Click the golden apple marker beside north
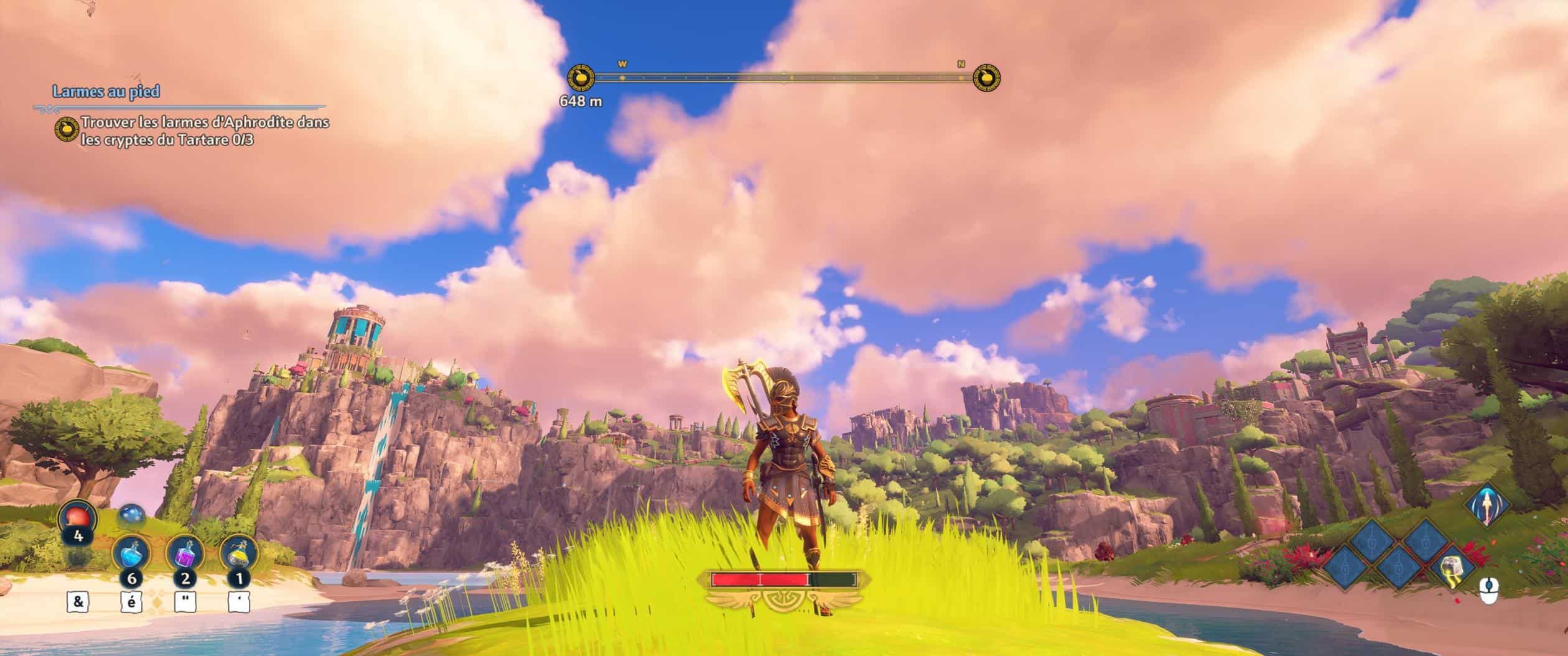The image size is (1568, 656). 987,78
